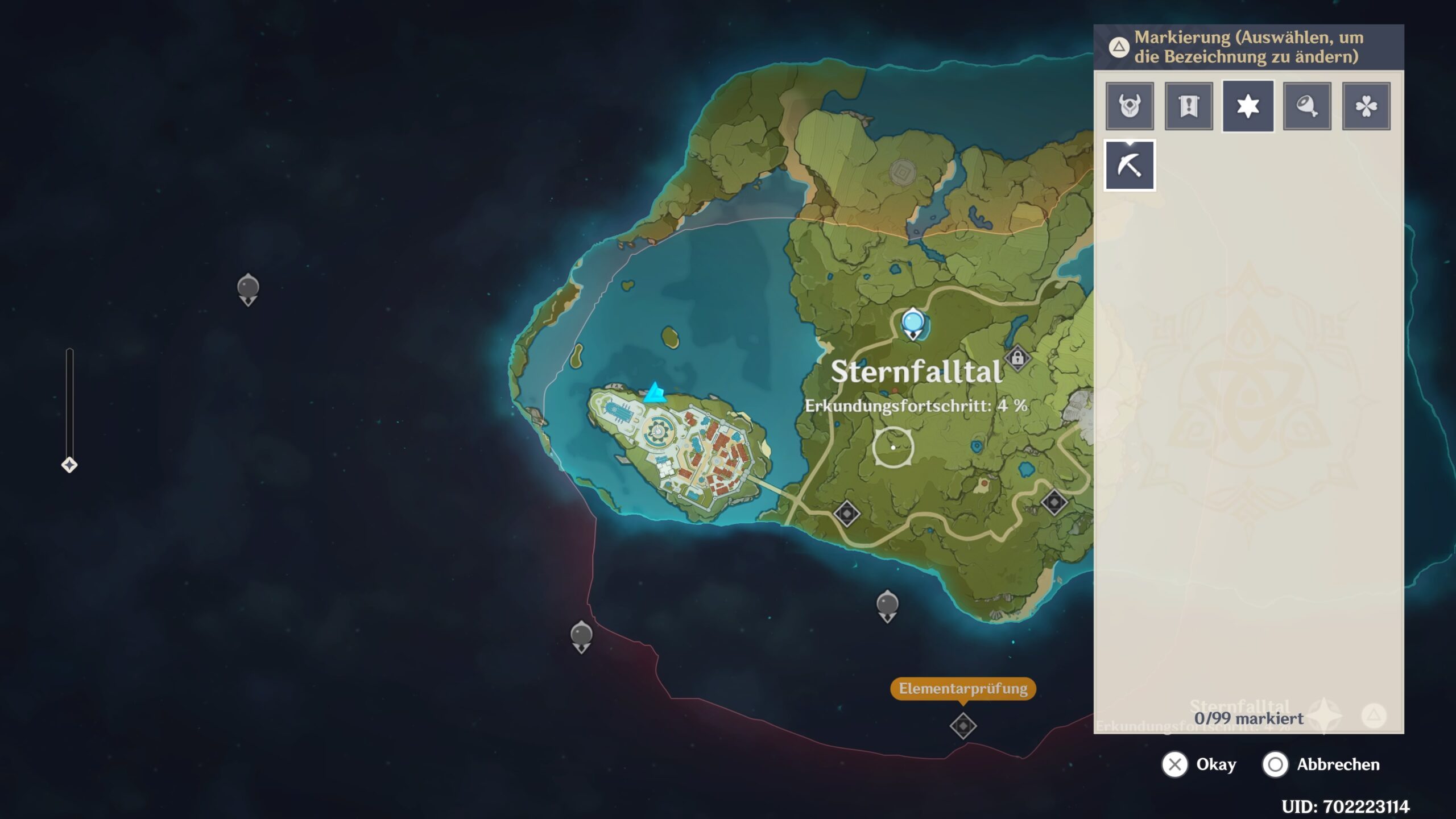Click the Elementarprüfung map marker
Screen dimensions: 1456x819
point(963,726)
